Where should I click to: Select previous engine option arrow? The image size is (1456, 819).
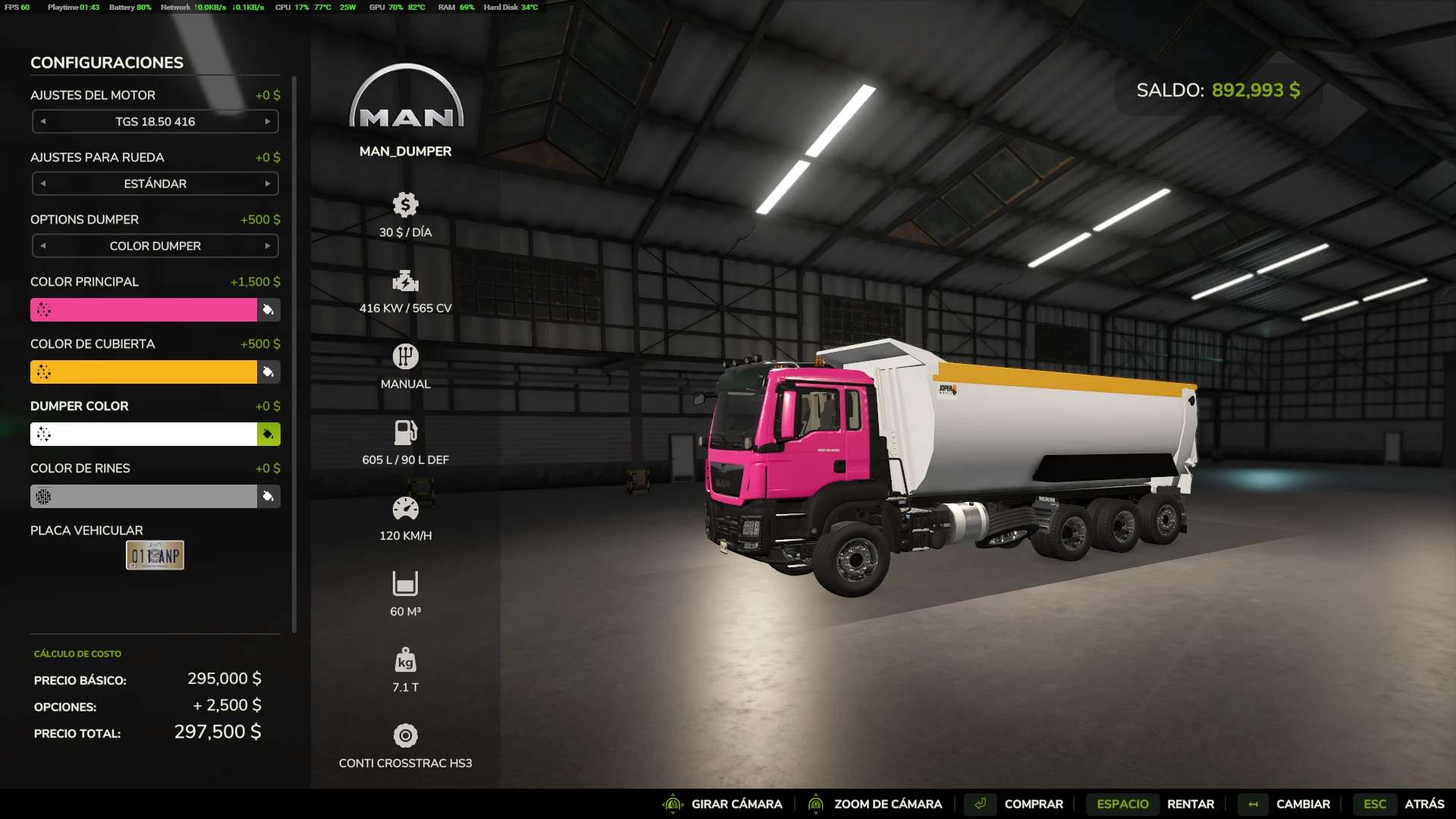(43, 121)
